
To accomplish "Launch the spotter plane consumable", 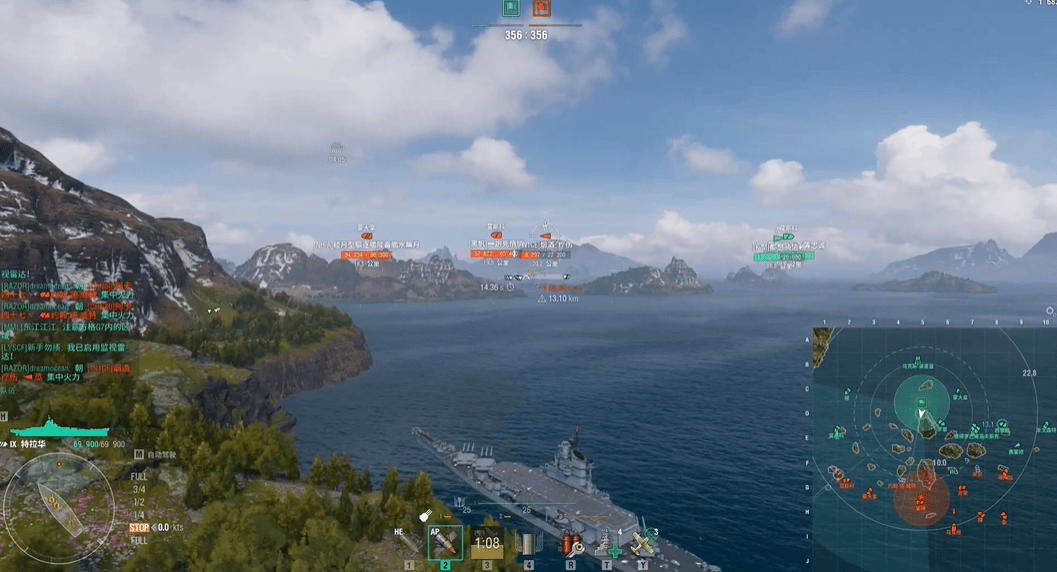I will [644, 543].
